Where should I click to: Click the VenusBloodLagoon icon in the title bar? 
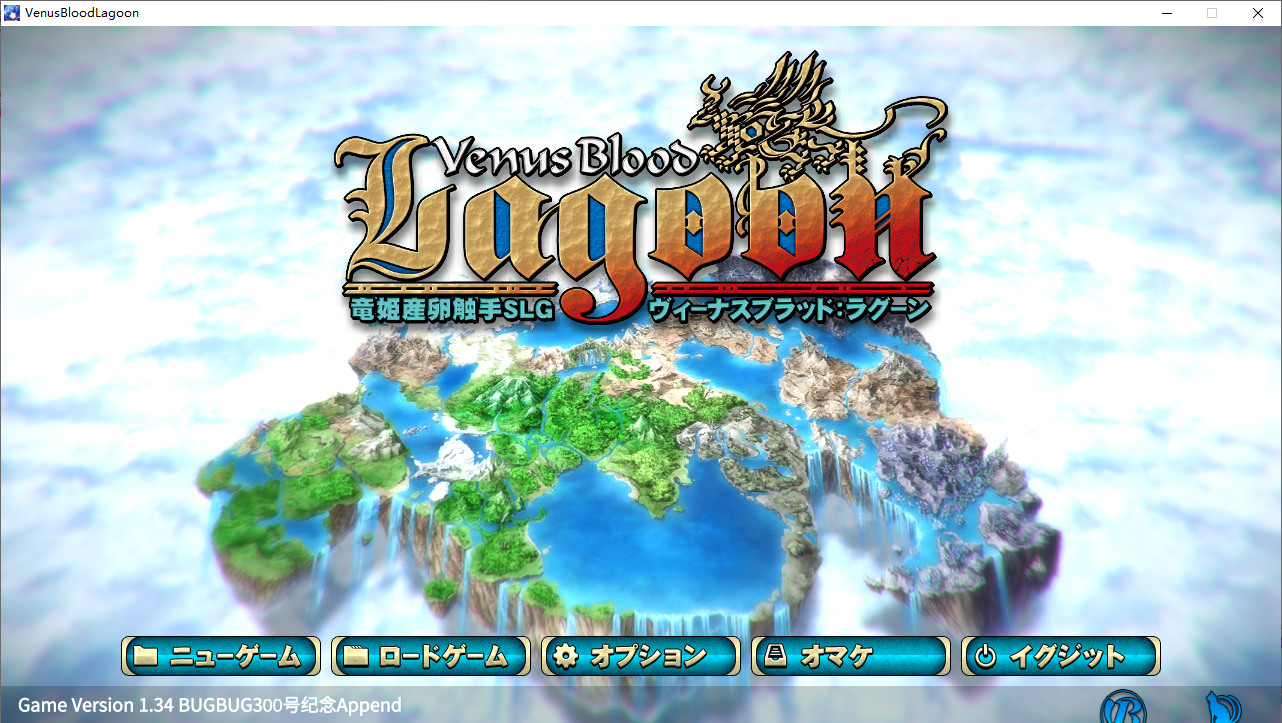pyautogui.click(x=11, y=12)
